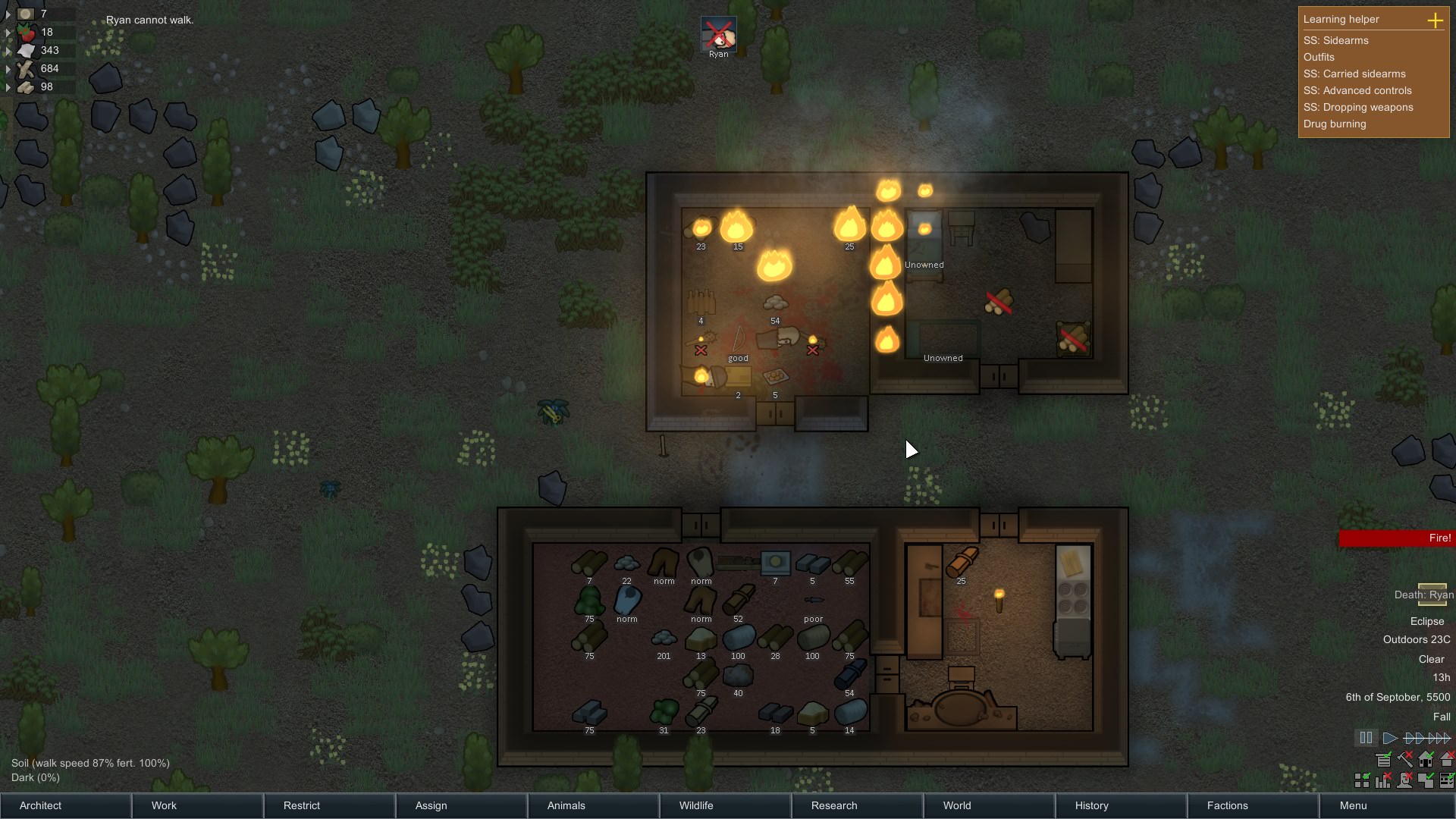Select SS: Sidearms in Learning helper
This screenshot has width=1456, height=819.
click(1335, 40)
